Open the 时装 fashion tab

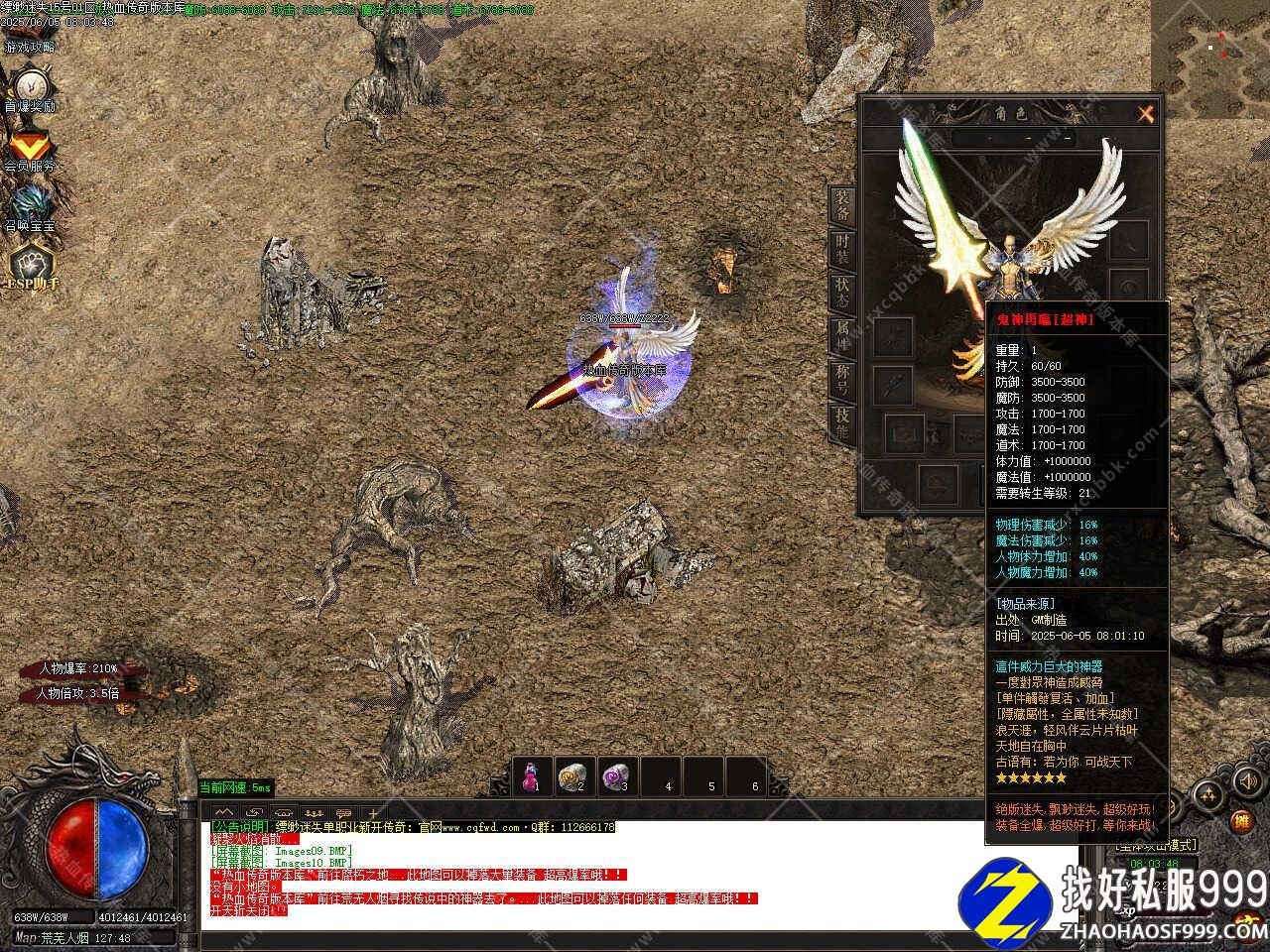point(842,248)
